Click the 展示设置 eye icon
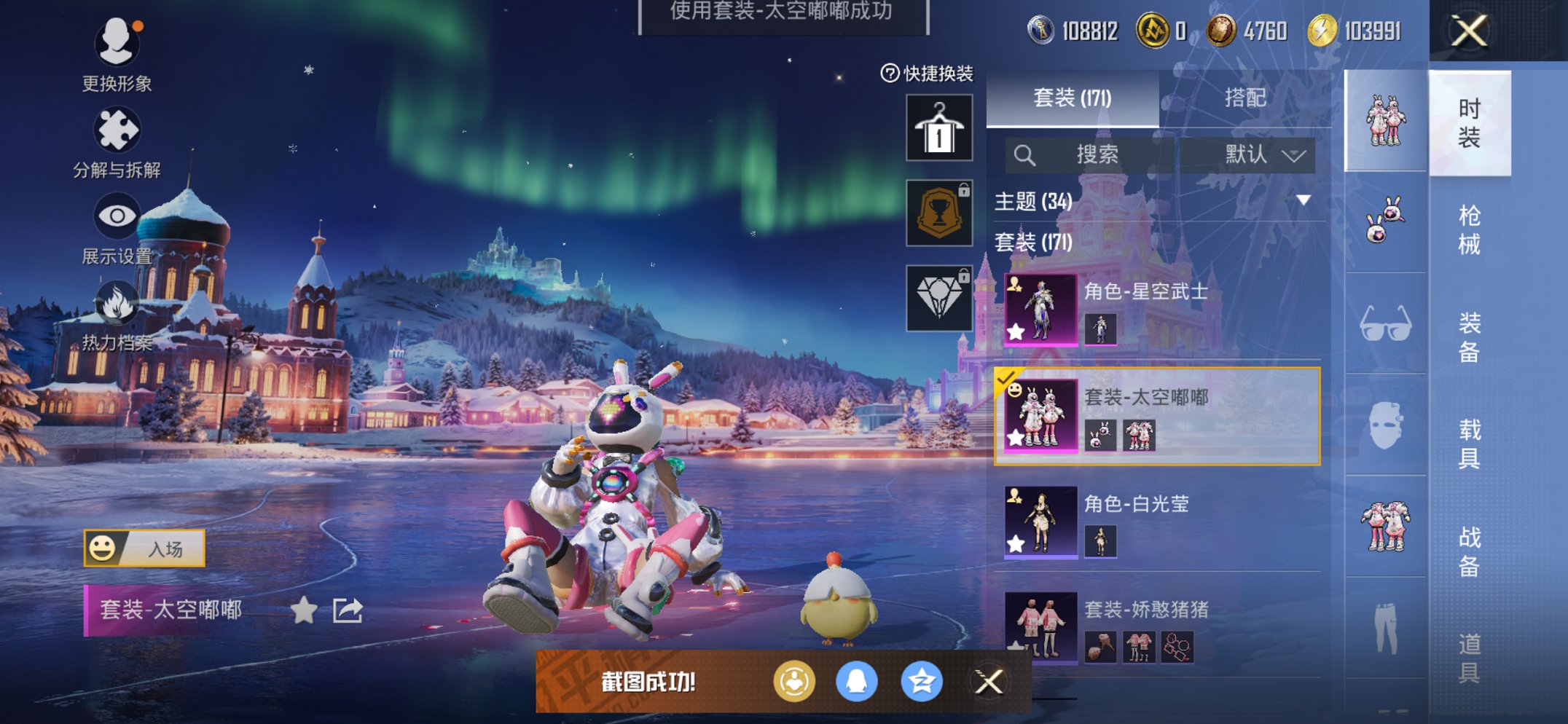The image size is (1568, 724). click(117, 215)
